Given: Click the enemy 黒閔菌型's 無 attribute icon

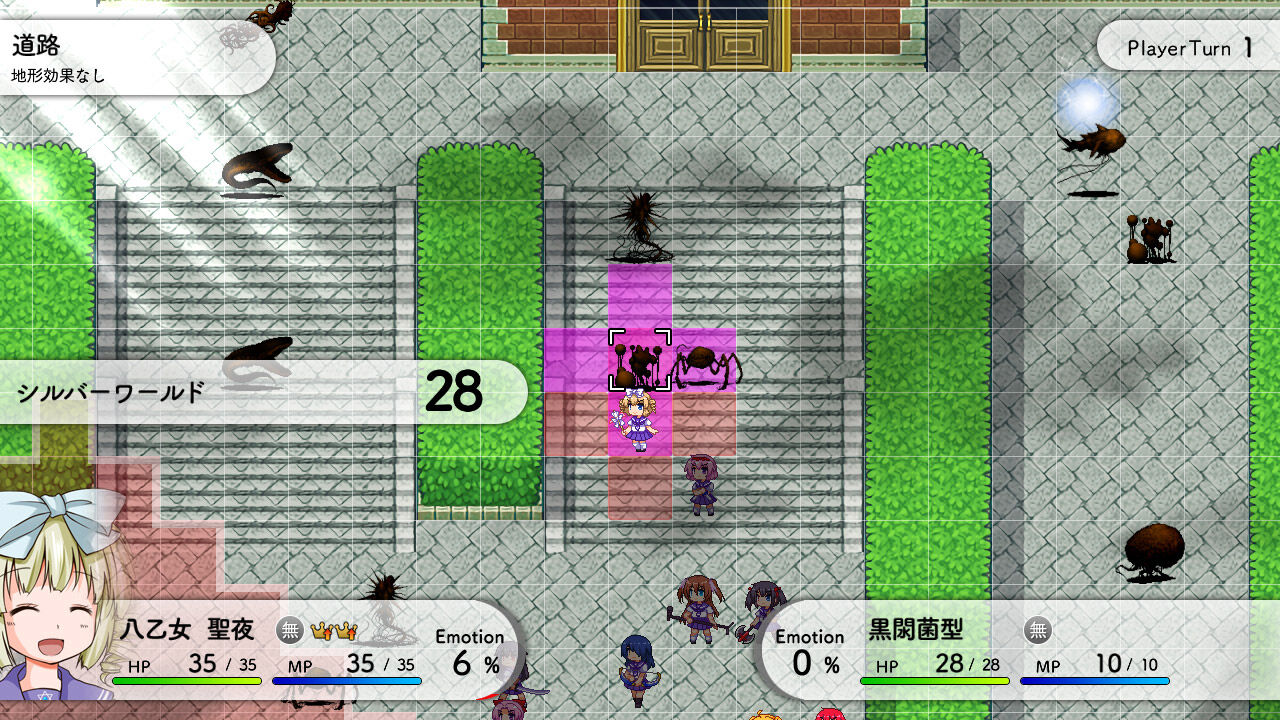Looking at the screenshot, I should tap(1039, 631).
